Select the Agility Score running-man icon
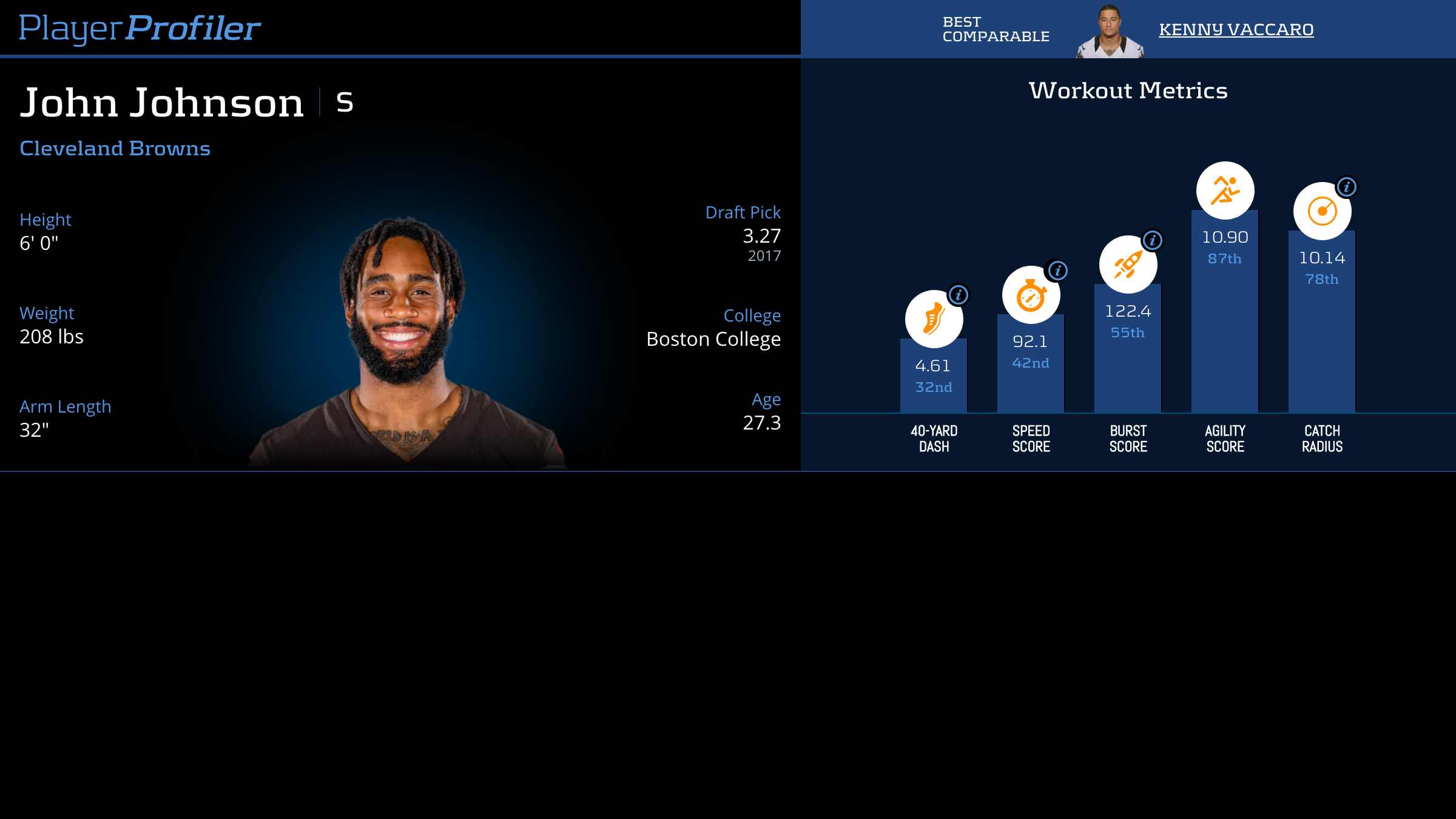The height and width of the screenshot is (819, 1456). click(x=1225, y=190)
